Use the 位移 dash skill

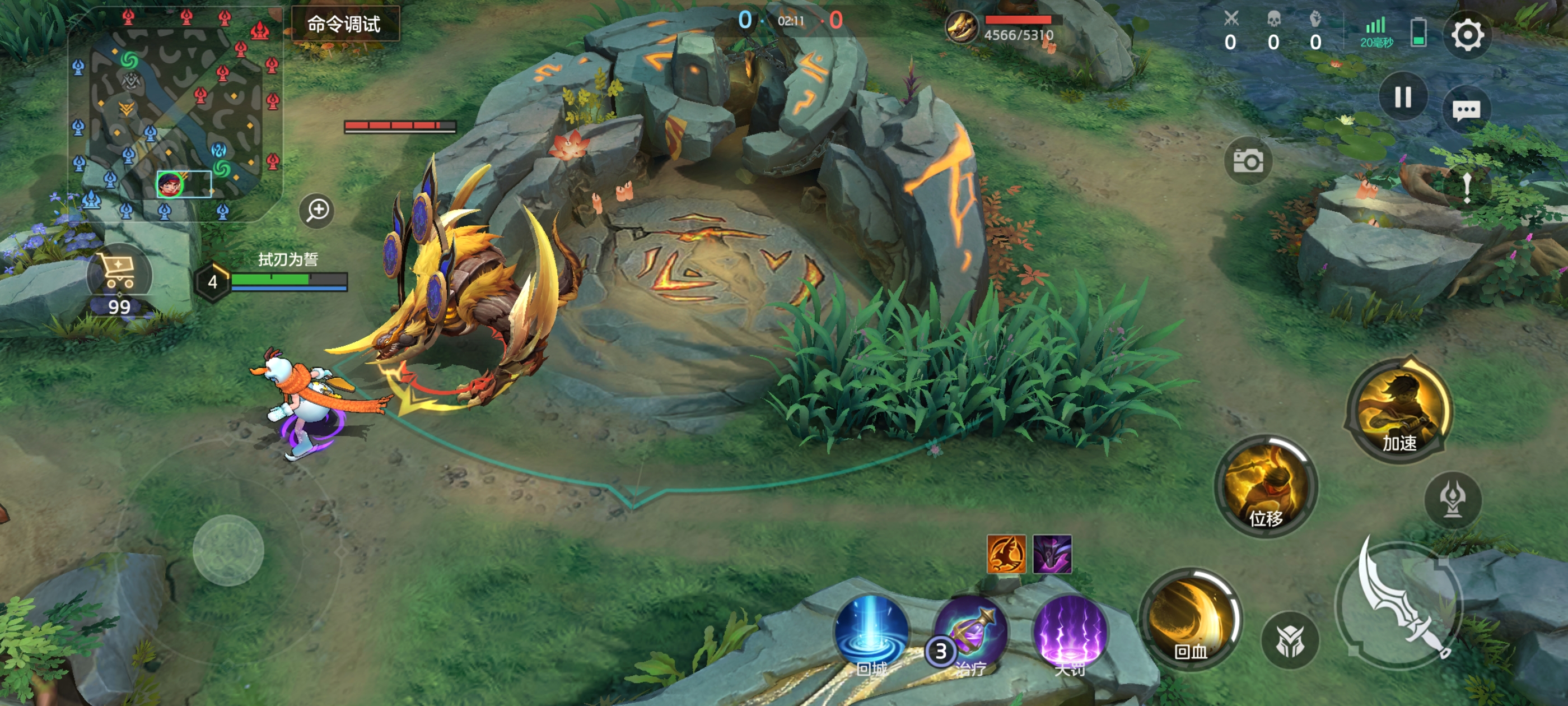1266,487
